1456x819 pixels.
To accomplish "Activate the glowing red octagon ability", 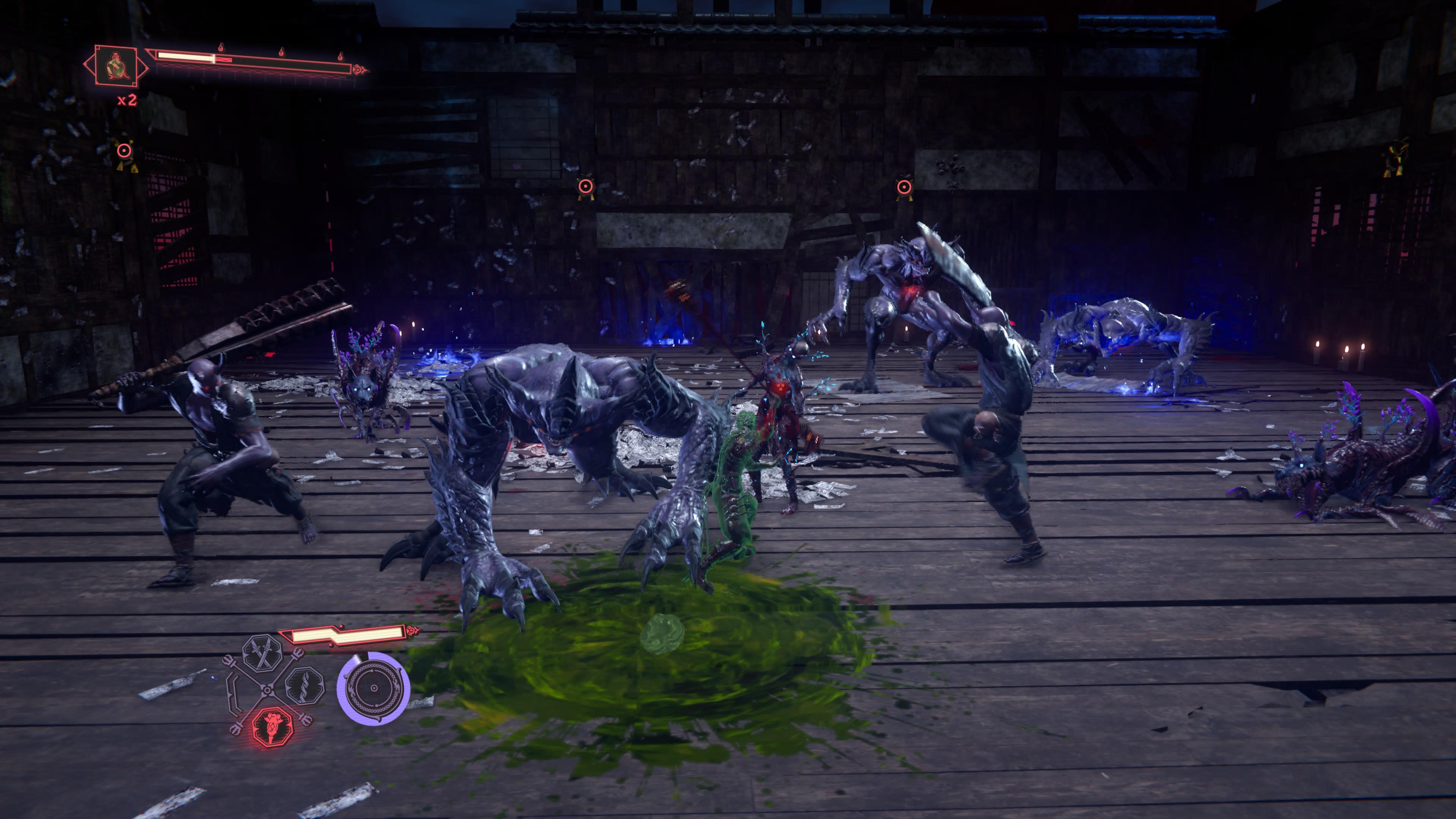I will (272, 726).
